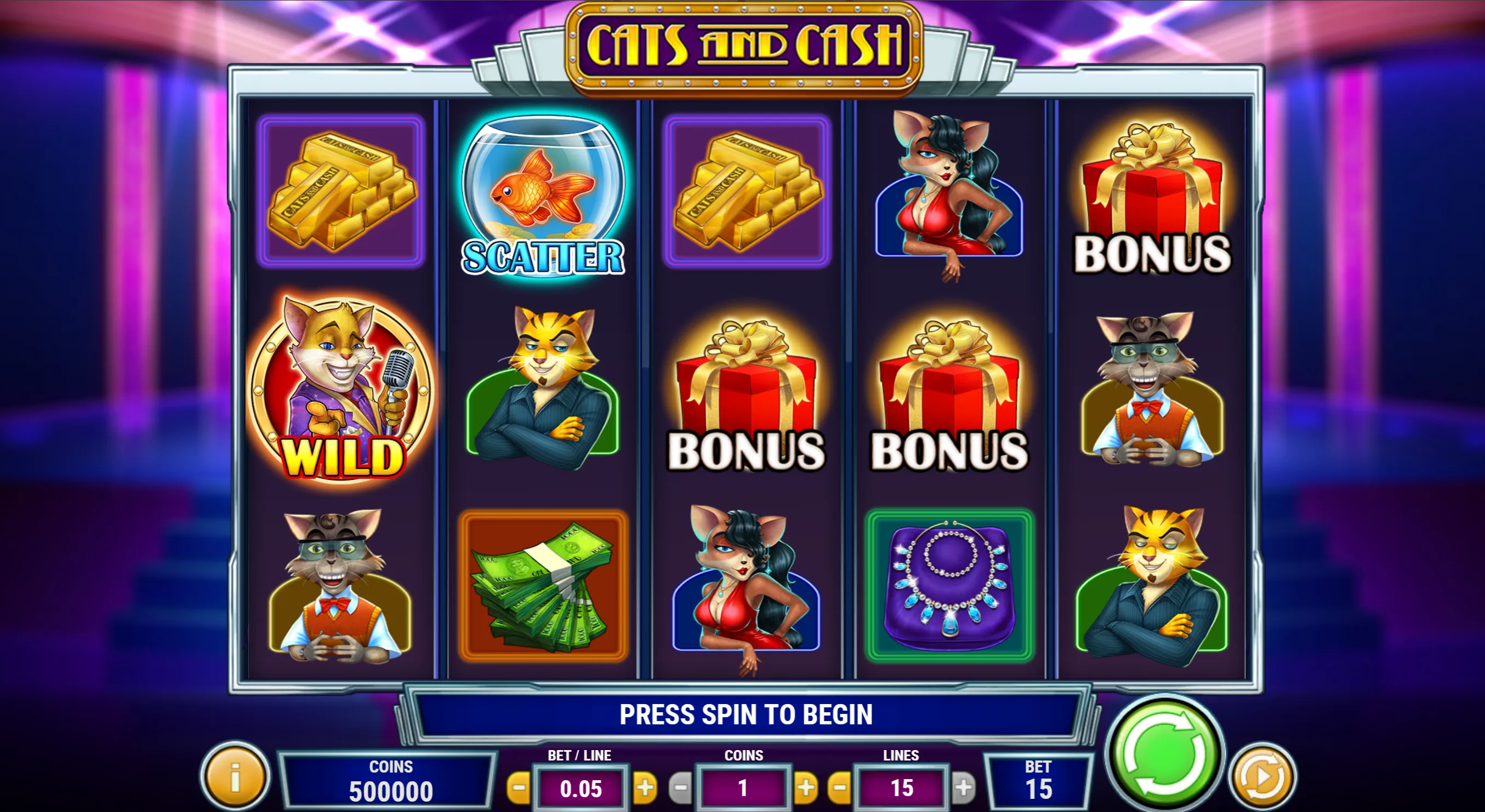Start autoplay with the orange play button
Screen dimensions: 1485x812
pos(1262,777)
